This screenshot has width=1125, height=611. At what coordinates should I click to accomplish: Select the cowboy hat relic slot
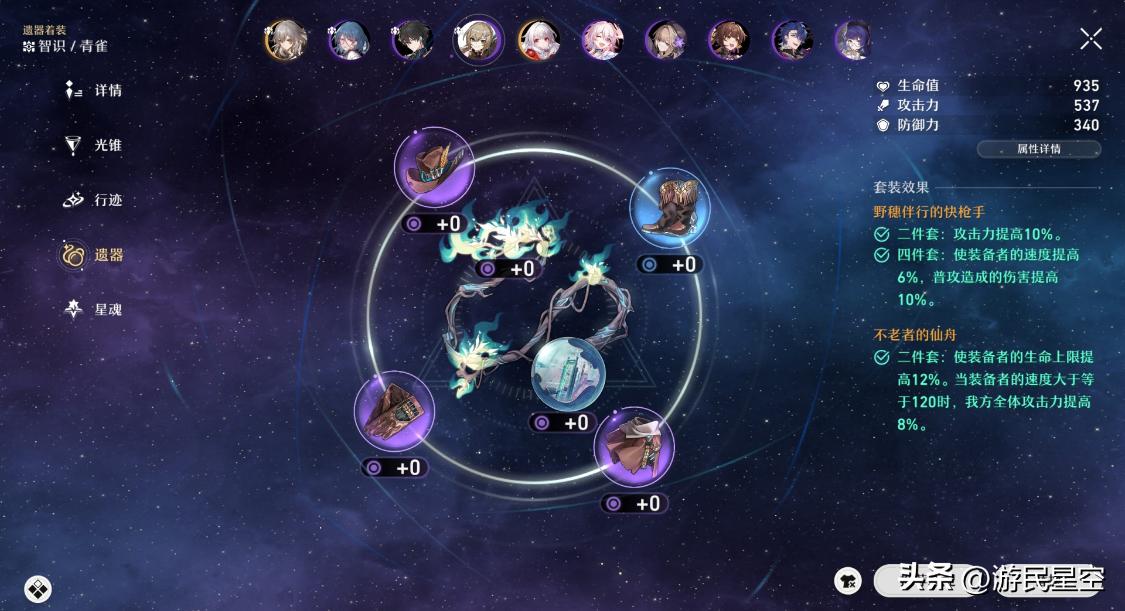434,167
